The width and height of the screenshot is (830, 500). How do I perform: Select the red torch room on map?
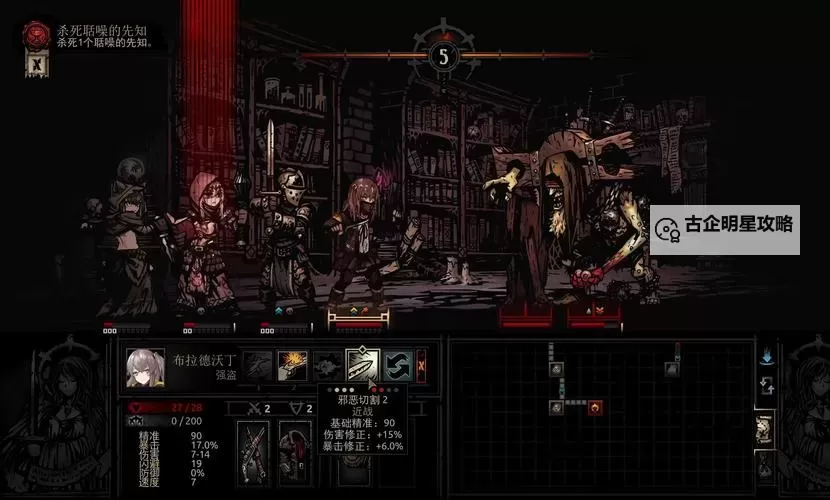(595, 407)
